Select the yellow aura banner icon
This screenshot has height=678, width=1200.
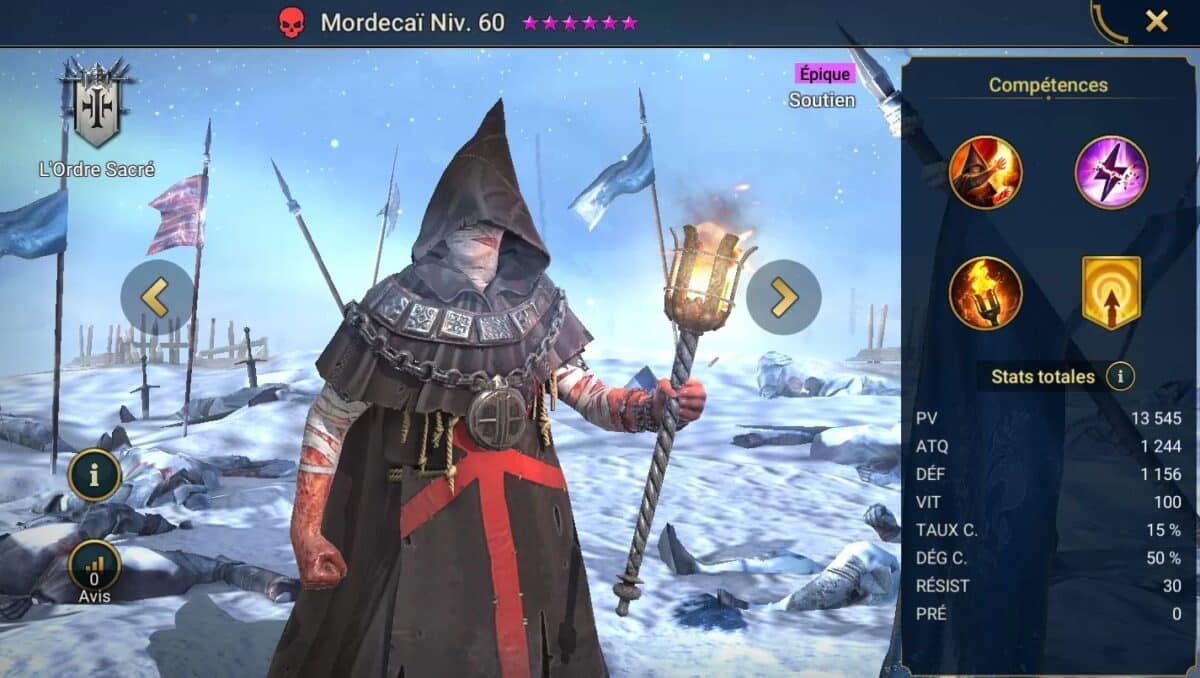(1111, 293)
